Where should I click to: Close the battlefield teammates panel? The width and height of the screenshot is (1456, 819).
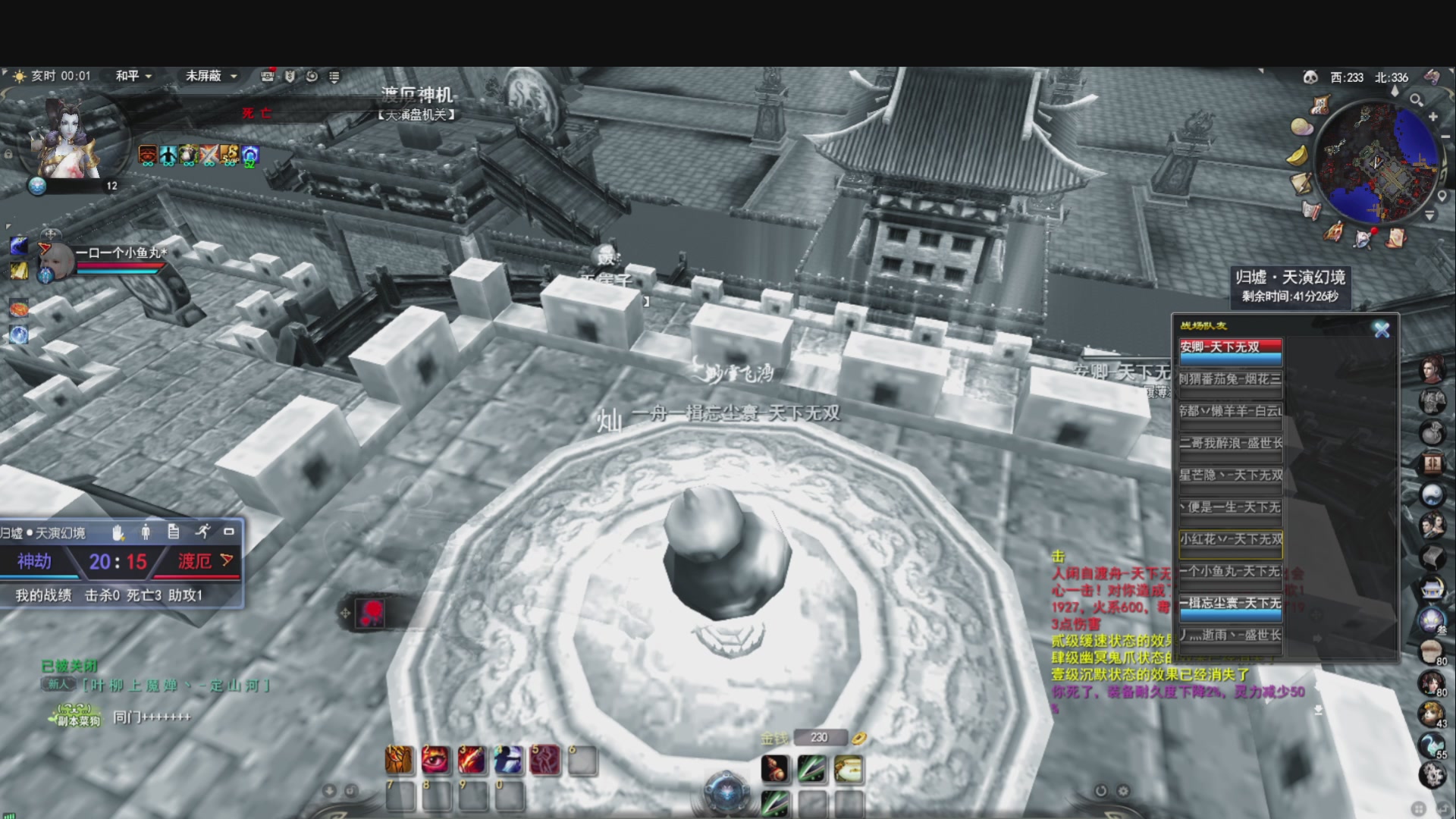tap(1382, 329)
